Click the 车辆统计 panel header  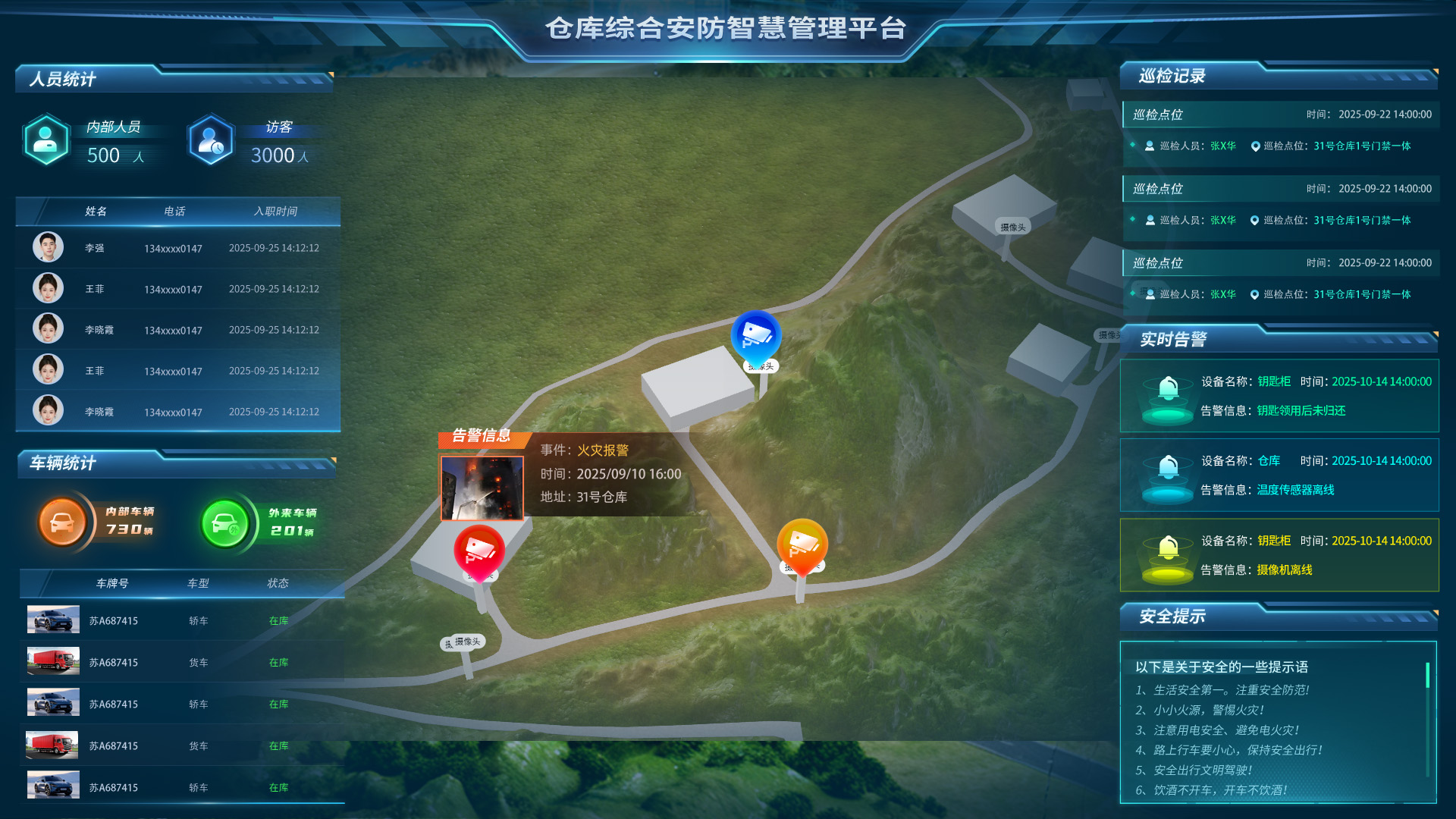click(x=63, y=463)
